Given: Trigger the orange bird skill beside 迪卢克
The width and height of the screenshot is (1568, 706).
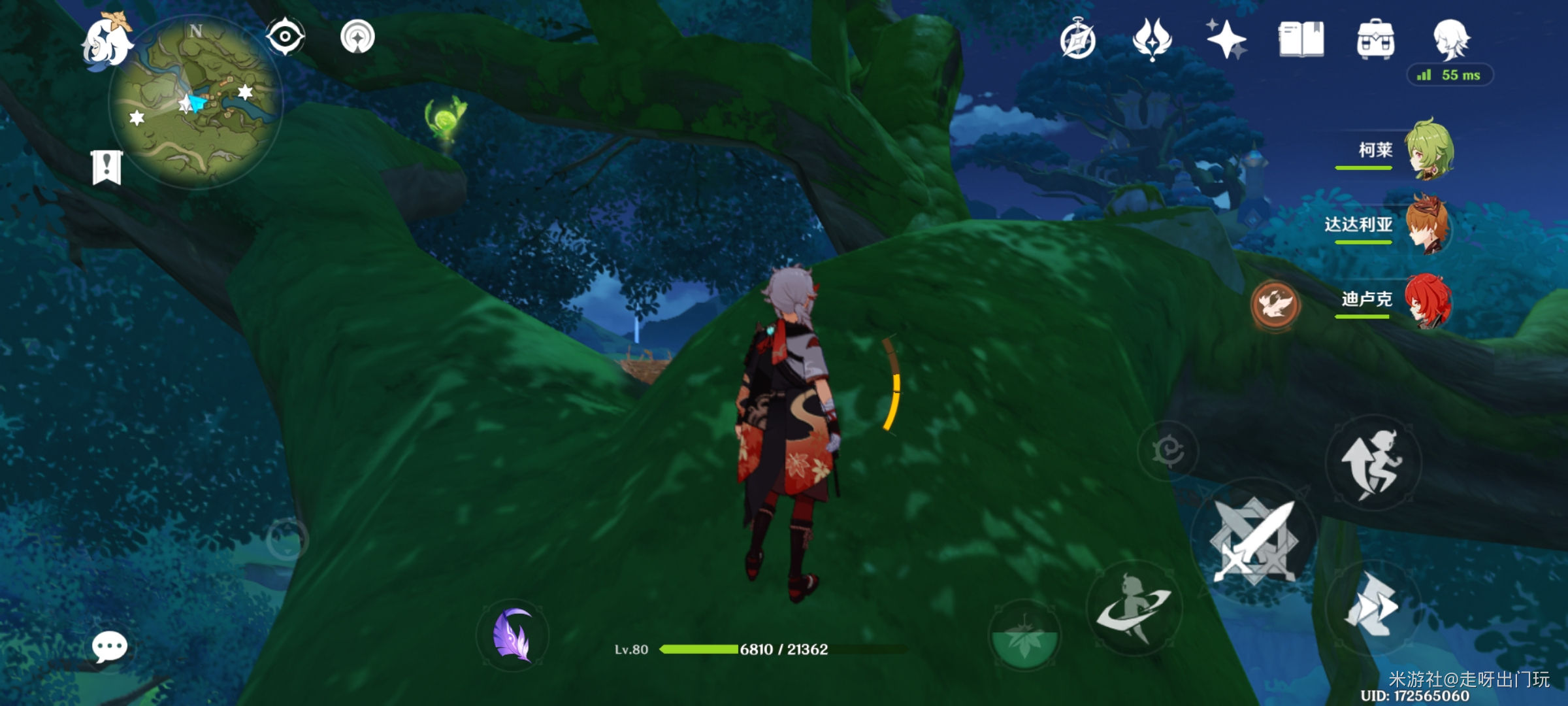Looking at the screenshot, I should pyautogui.click(x=1274, y=305).
